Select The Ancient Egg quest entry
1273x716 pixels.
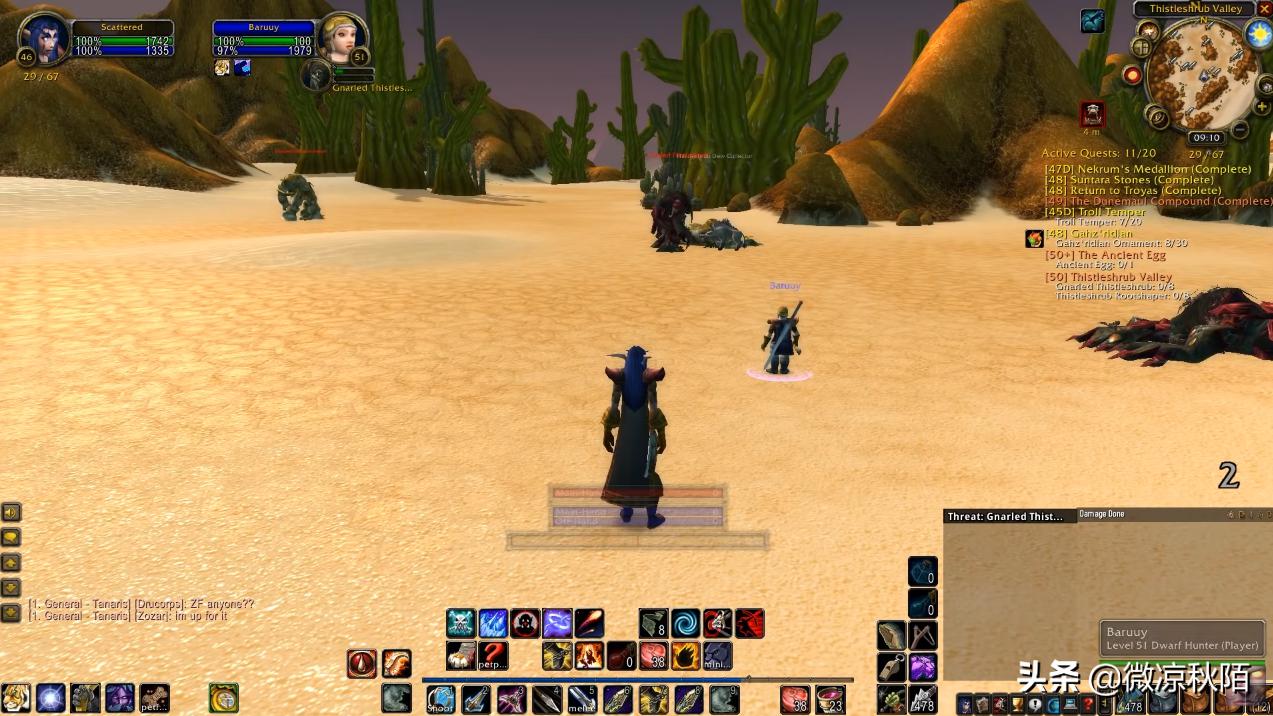[x=1105, y=255]
